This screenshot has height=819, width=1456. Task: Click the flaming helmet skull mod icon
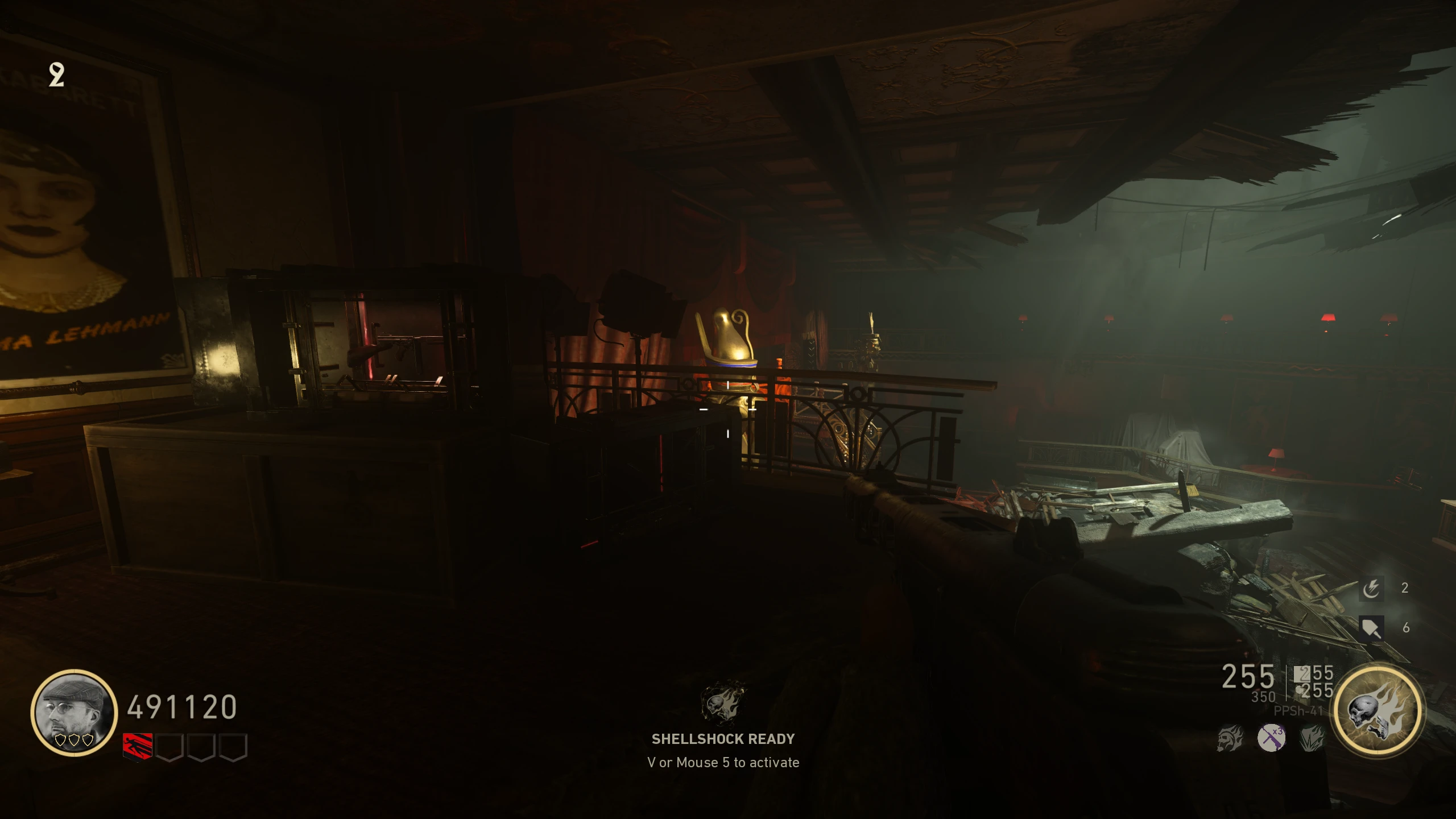(1230, 739)
